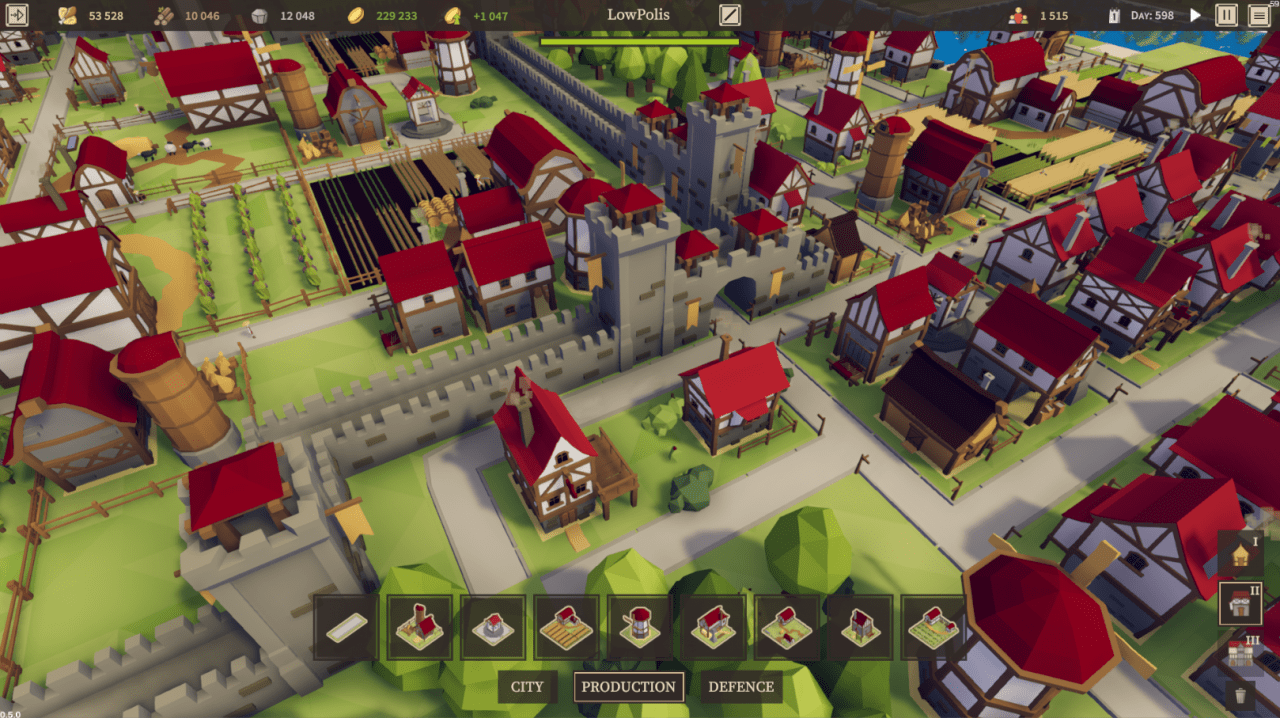Pick the large red-roofed house building
This screenshot has width=1280, height=718.
[x=713, y=628]
